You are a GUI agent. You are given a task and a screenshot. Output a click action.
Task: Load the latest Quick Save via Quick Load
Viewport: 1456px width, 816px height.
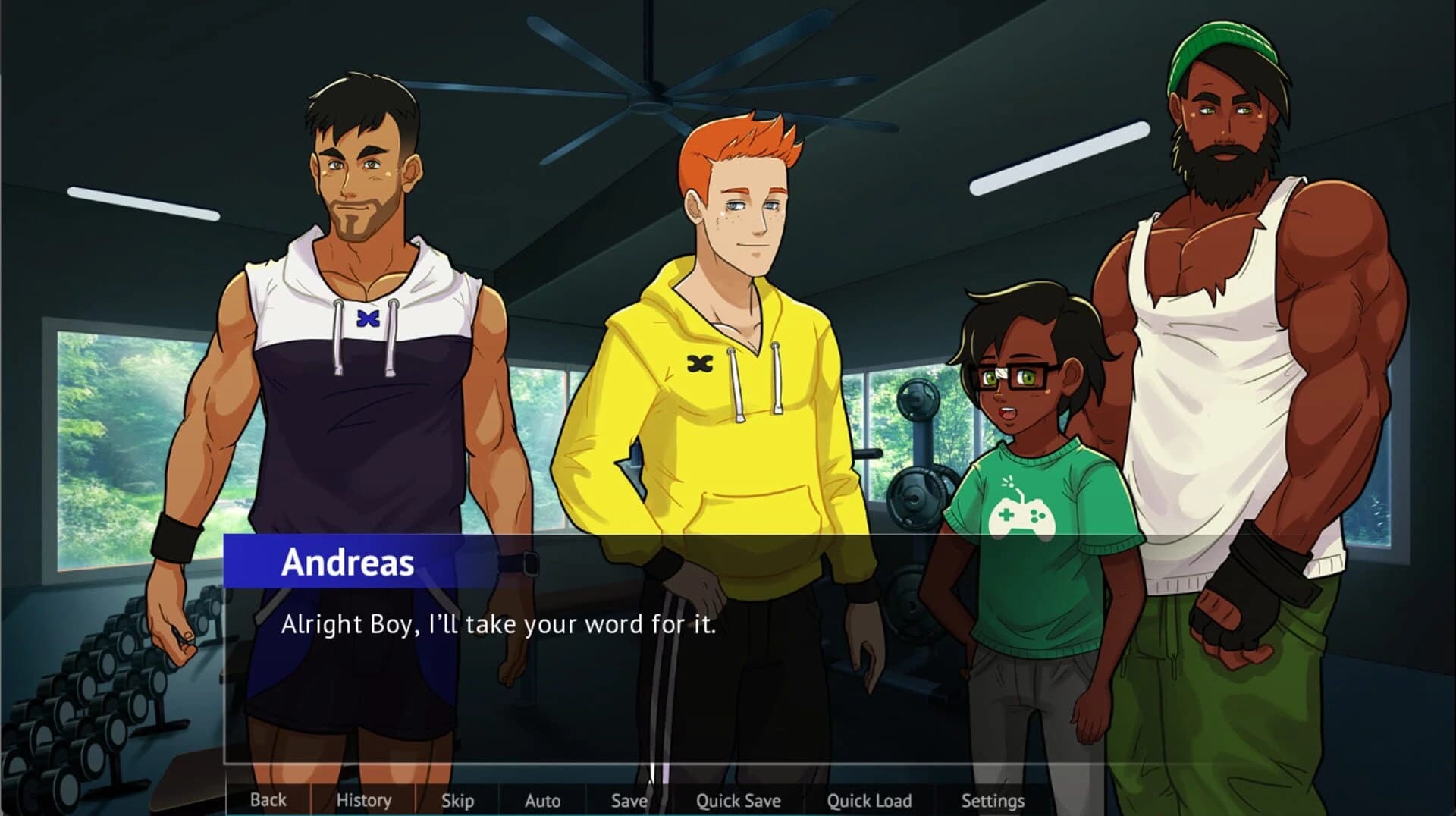pos(869,800)
